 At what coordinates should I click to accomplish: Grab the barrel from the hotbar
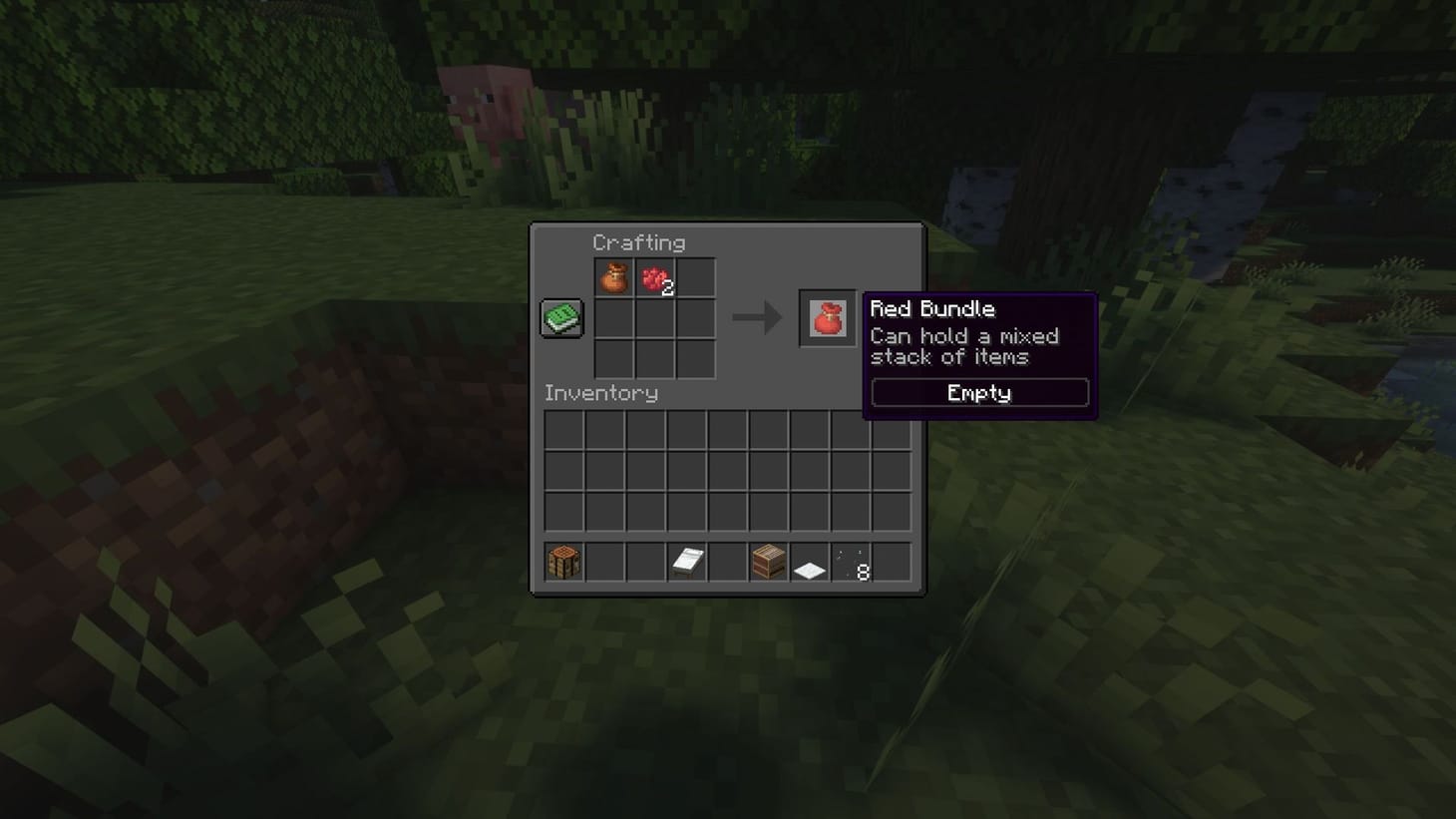(x=768, y=562)
